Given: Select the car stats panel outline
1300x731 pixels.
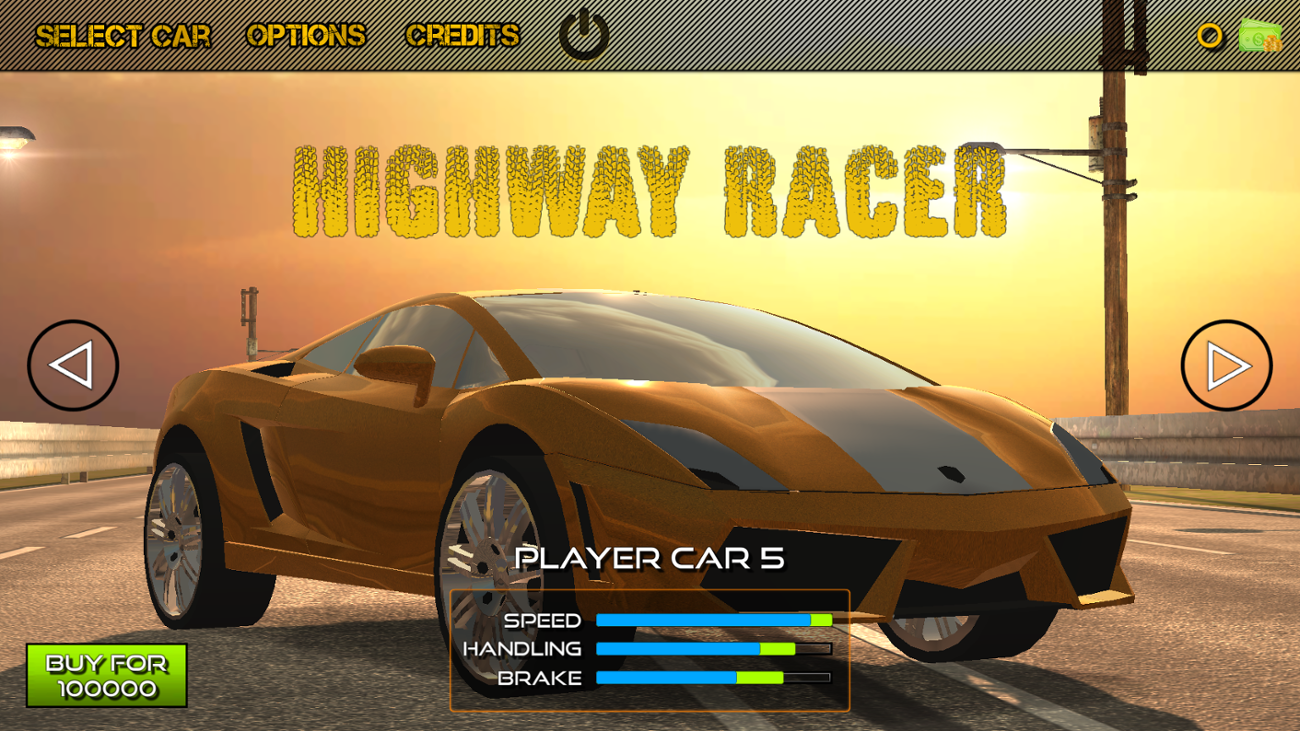Looking at the screenshot, I should (651, 648).
